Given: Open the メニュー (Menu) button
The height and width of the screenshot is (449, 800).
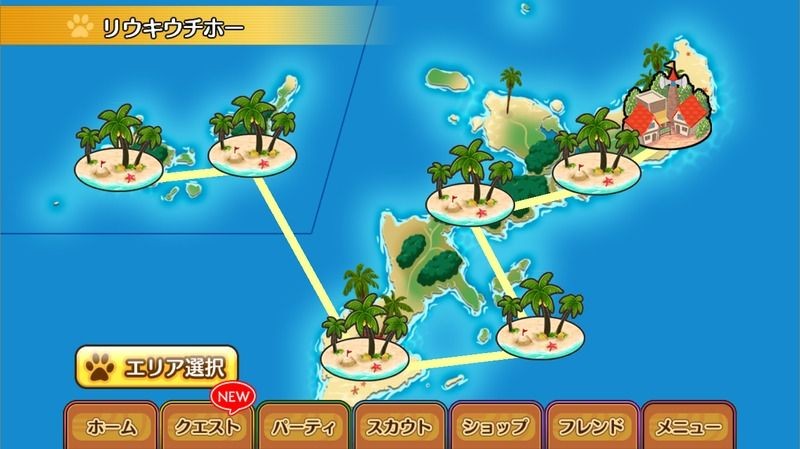Looking at the screenshot, I should pos(687,427).
